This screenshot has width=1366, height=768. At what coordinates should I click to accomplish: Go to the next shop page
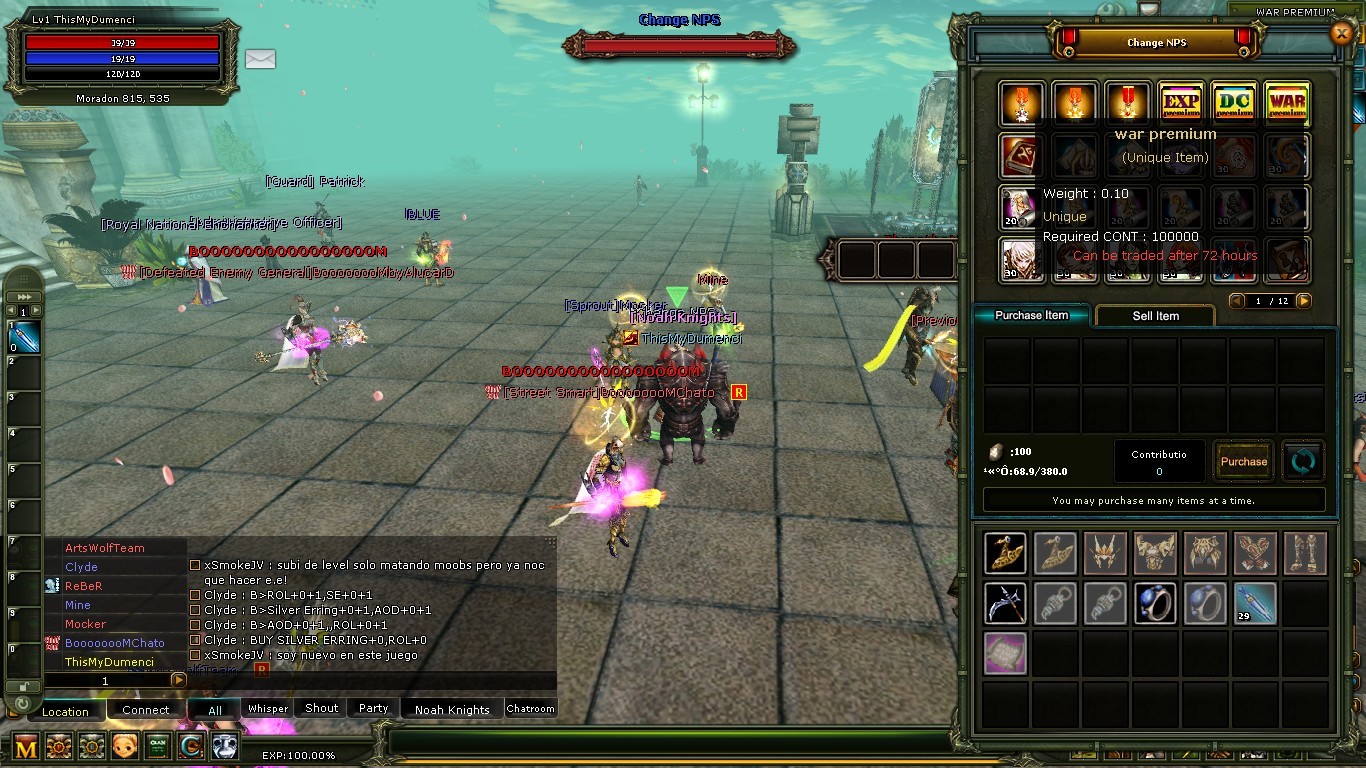click(1303, 301)
